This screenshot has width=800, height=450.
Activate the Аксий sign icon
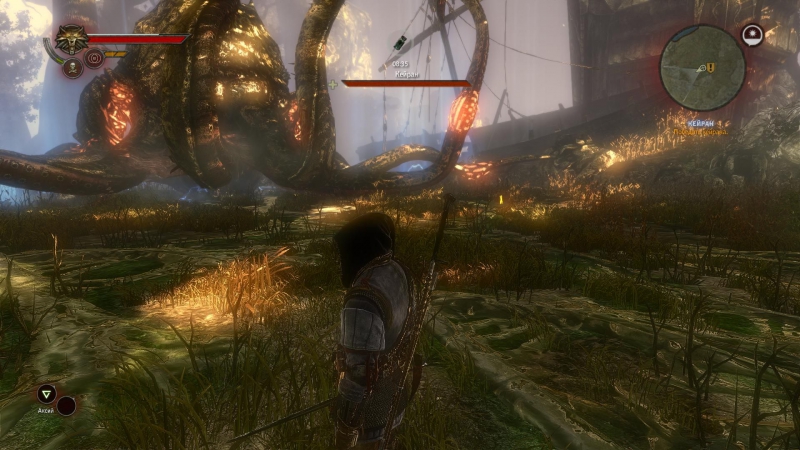coord(46,394)
